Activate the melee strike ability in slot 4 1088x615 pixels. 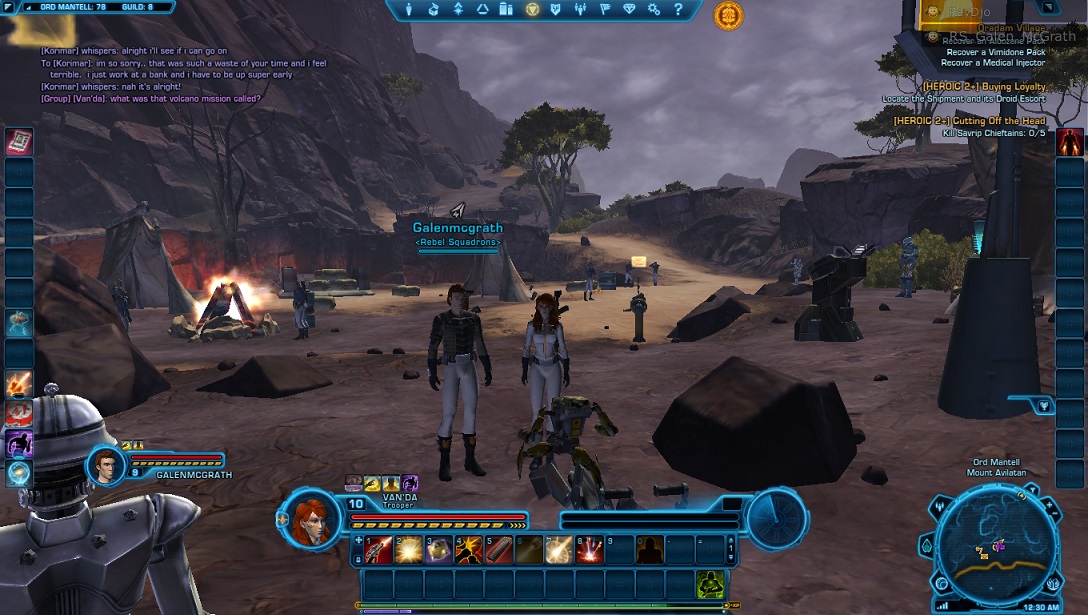[x=468, y=549]
